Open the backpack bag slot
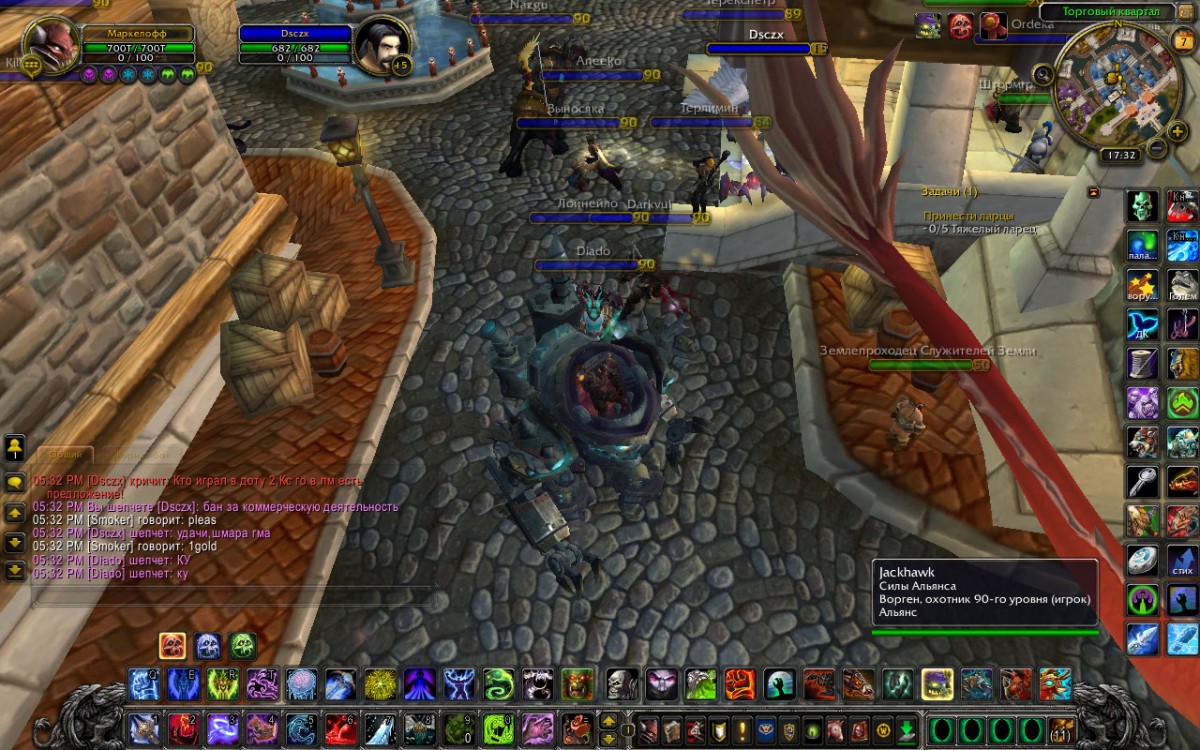The width and height of the screenshot is (1200, 750). [x=1061, y=728]
